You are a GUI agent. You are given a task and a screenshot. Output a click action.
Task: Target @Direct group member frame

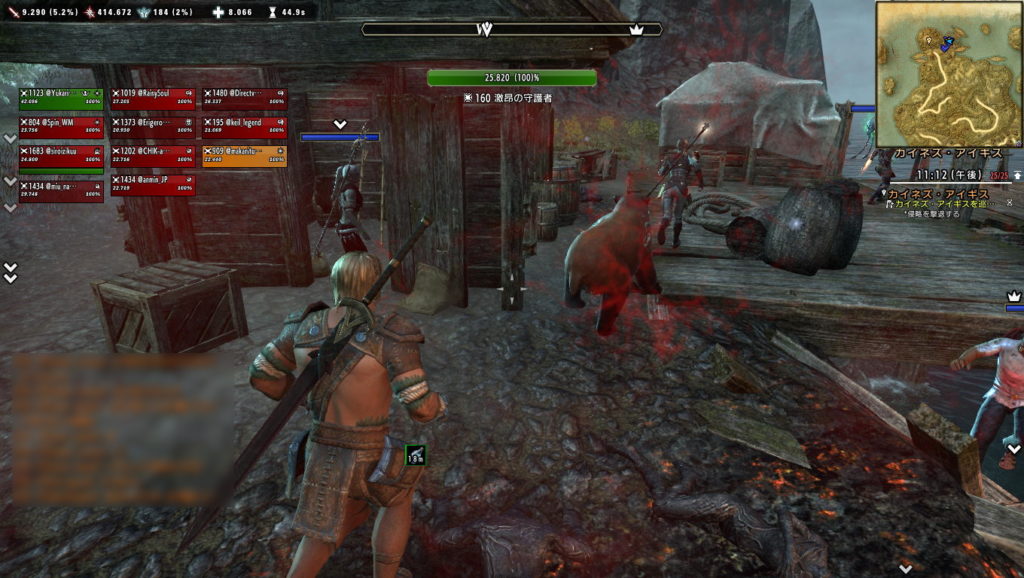[244, 97]
